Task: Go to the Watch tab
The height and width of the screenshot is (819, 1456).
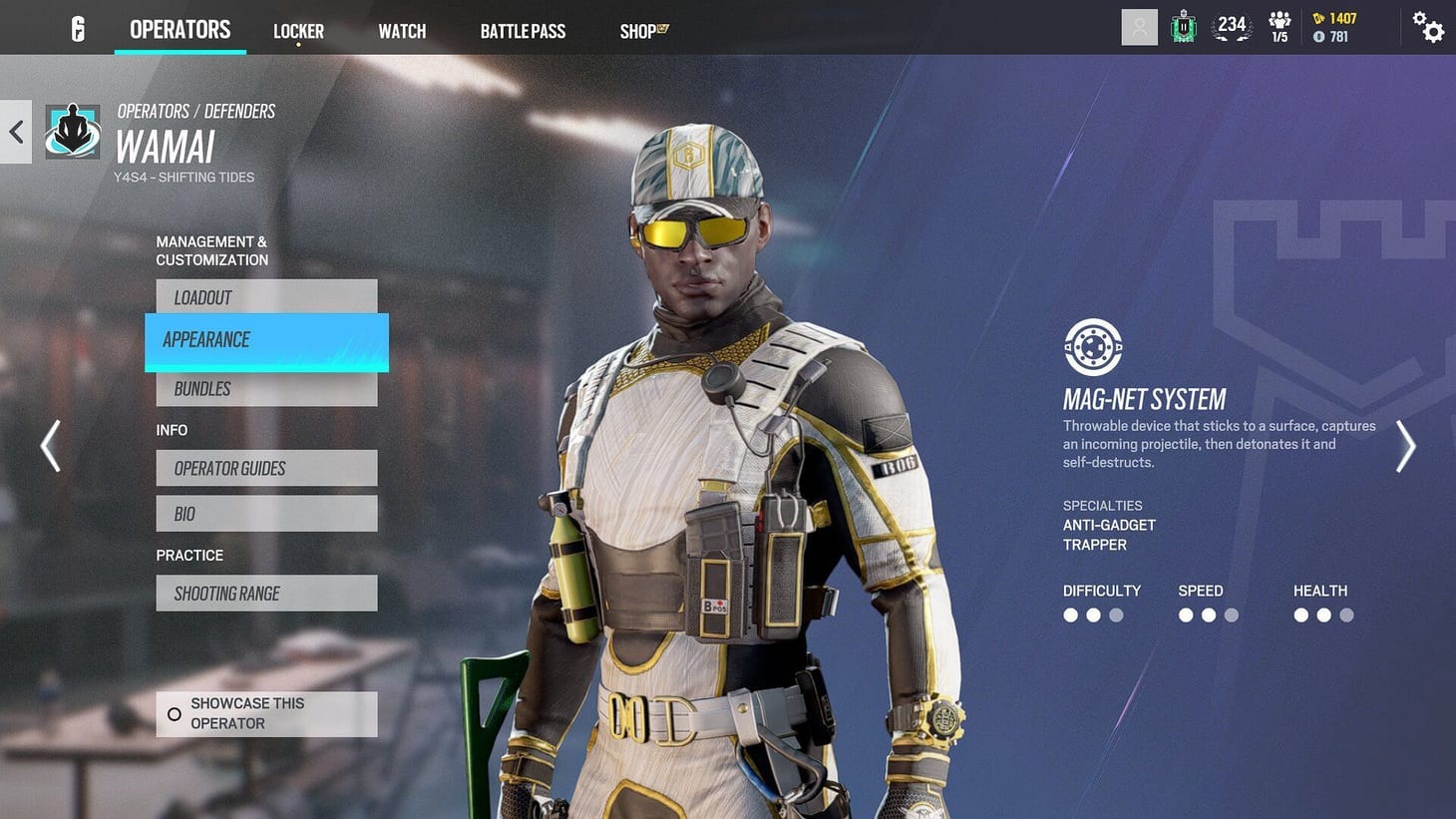Action: pos(402,31)
